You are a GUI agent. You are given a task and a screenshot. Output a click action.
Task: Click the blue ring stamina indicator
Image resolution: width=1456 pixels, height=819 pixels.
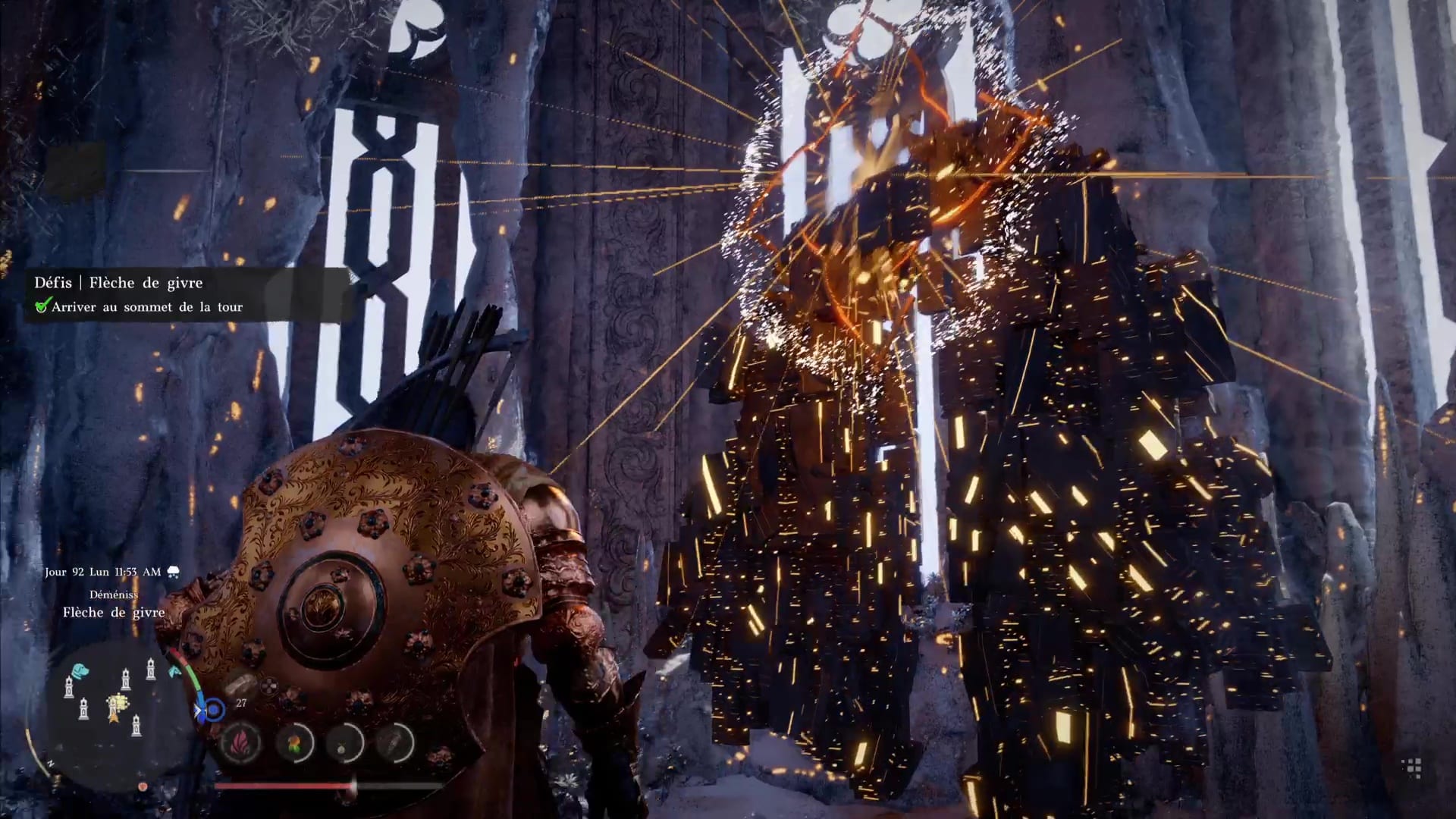tap(215, 710)
